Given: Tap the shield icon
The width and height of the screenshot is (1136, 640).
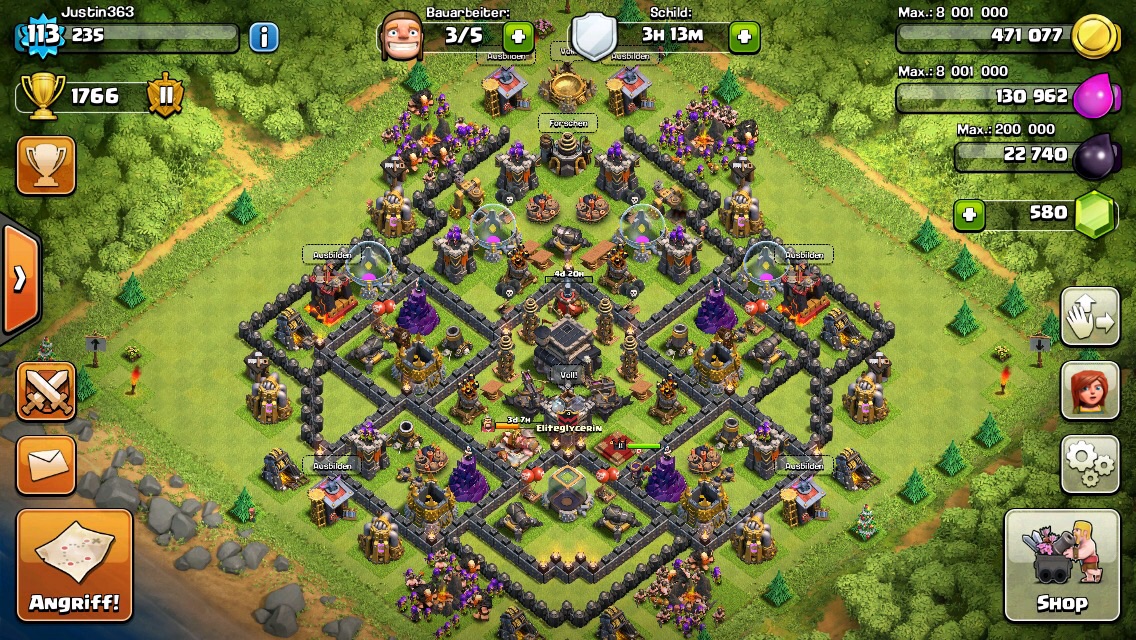Looking at the screenshot, I should 593,37.
